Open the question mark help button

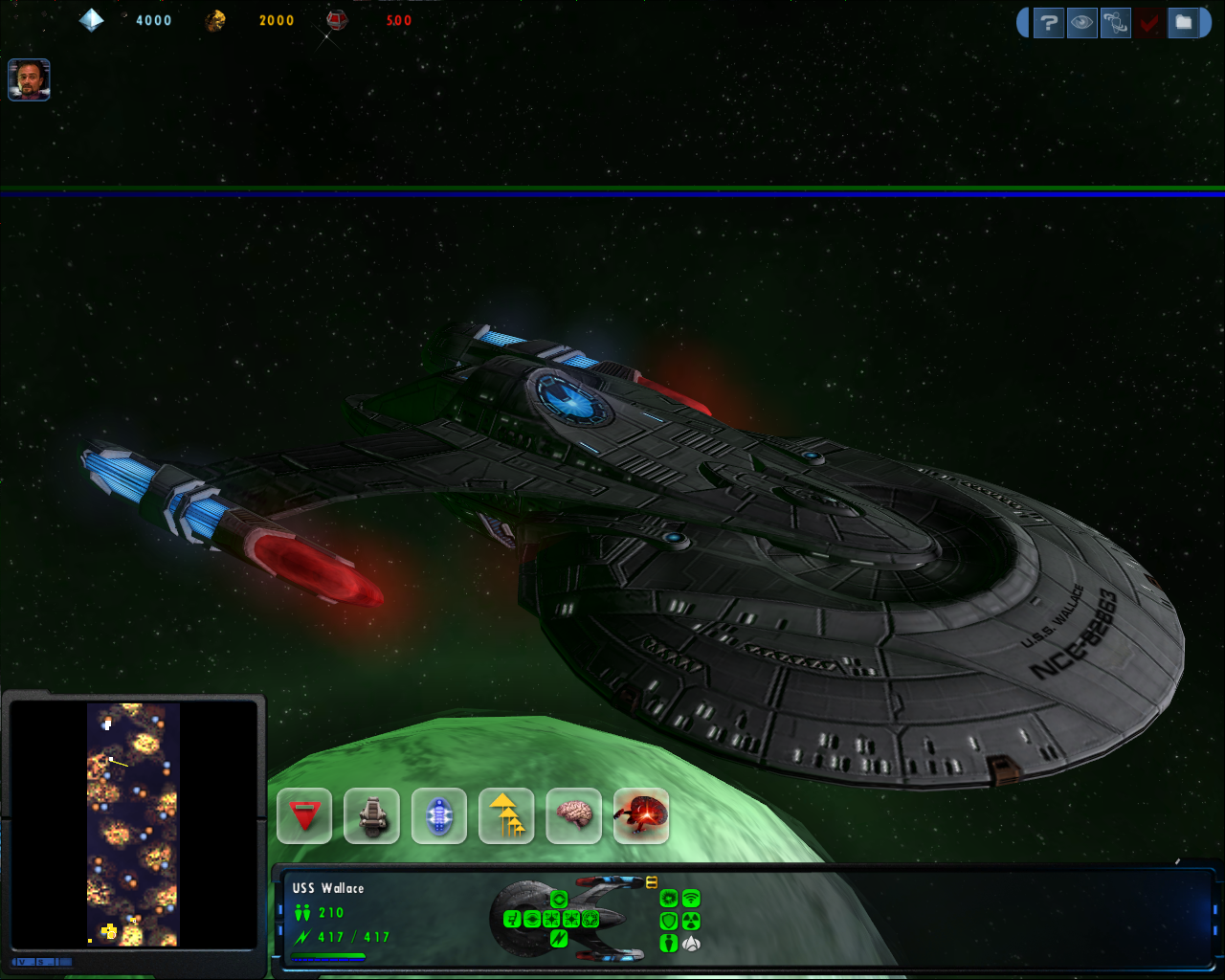[1049, 23]
